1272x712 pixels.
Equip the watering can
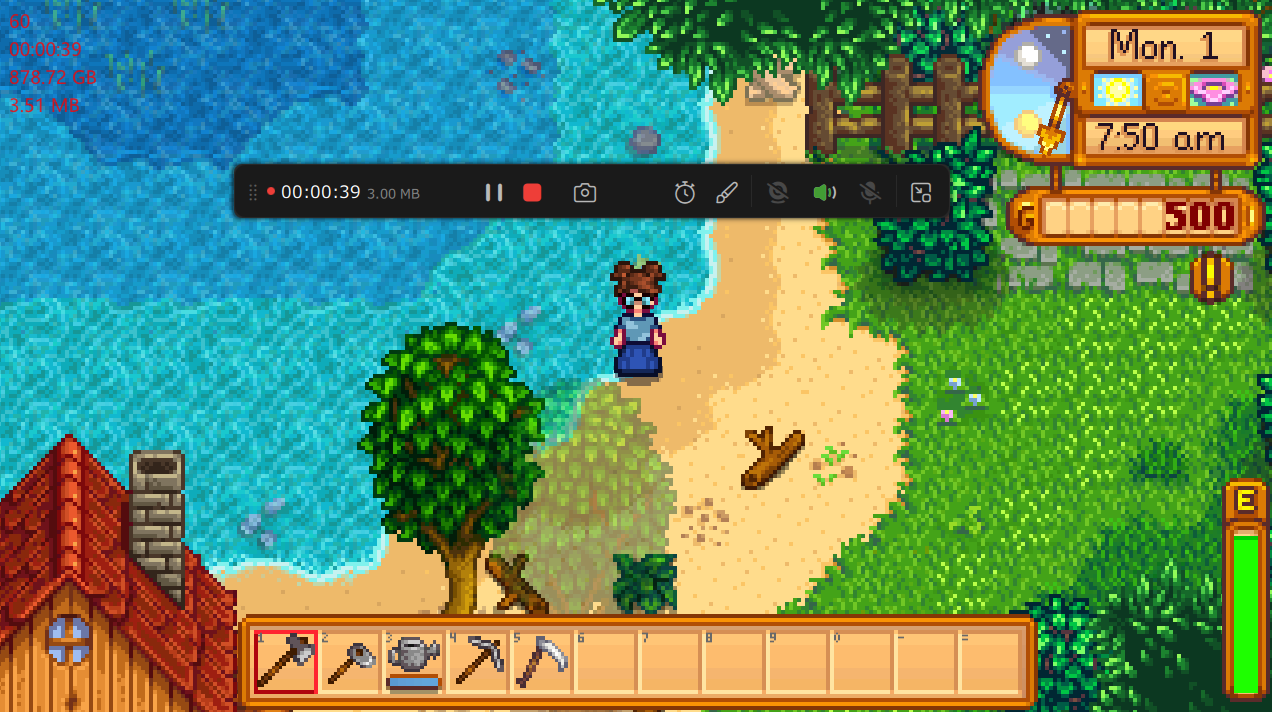(414, 662)
